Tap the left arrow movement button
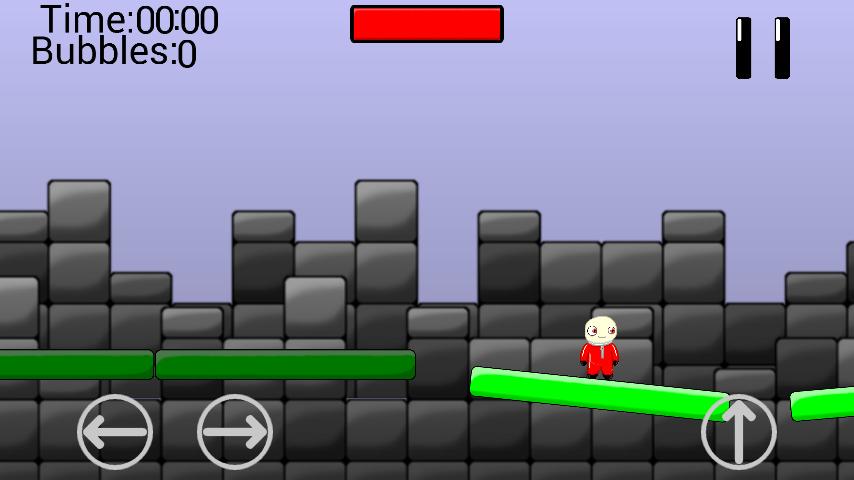The height and width of the screenshot is (480, 854). coord(115,432)
